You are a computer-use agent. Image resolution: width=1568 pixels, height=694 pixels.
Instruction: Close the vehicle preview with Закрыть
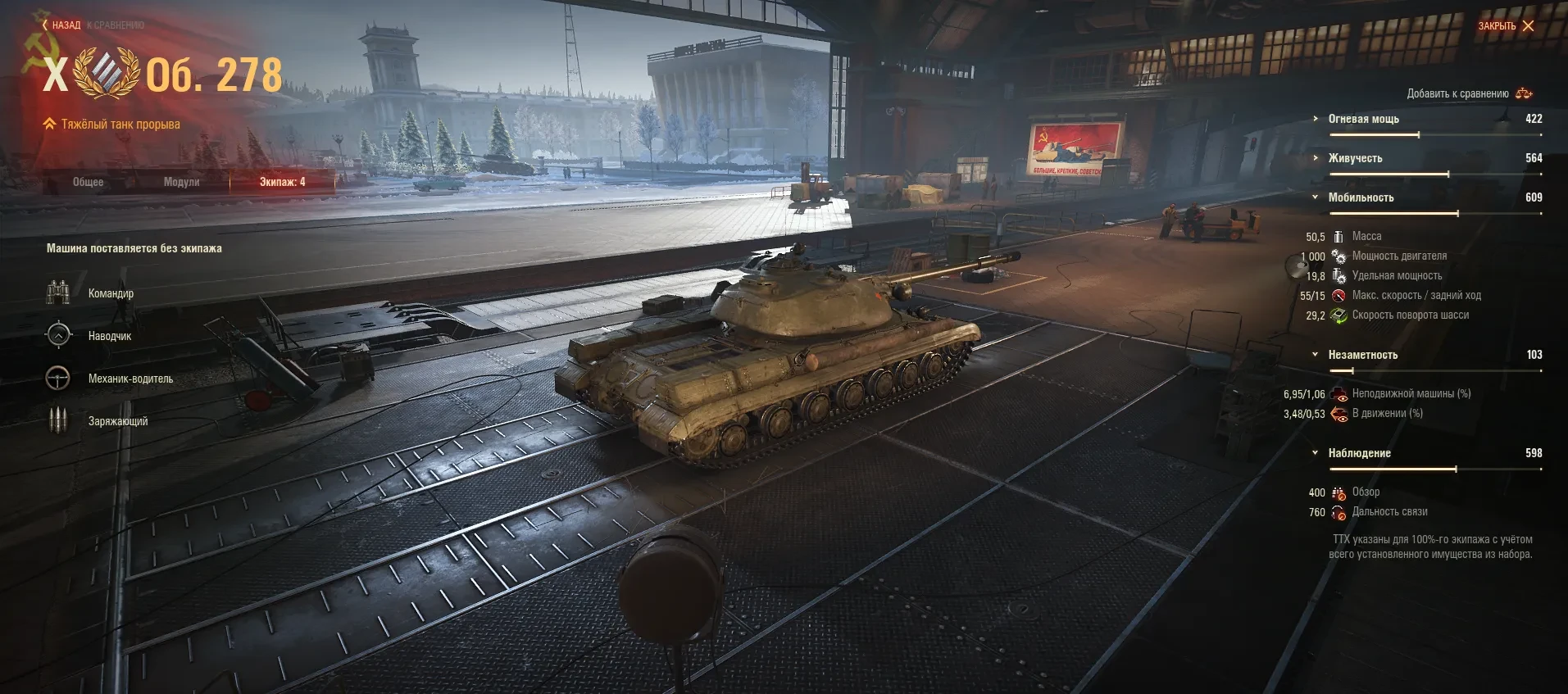[x=1506, y=26]
